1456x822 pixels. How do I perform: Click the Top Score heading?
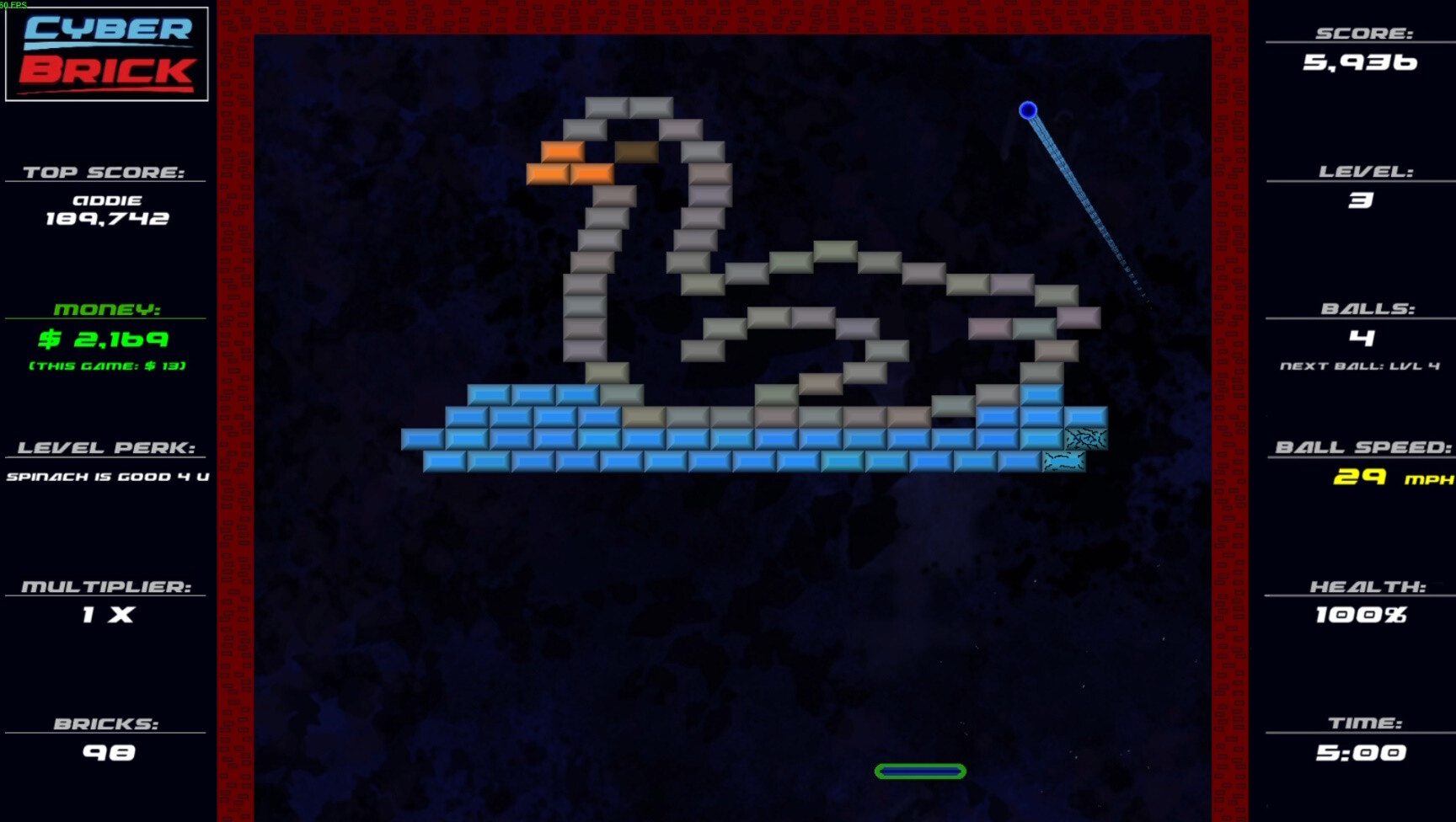(x=104, y=172)
